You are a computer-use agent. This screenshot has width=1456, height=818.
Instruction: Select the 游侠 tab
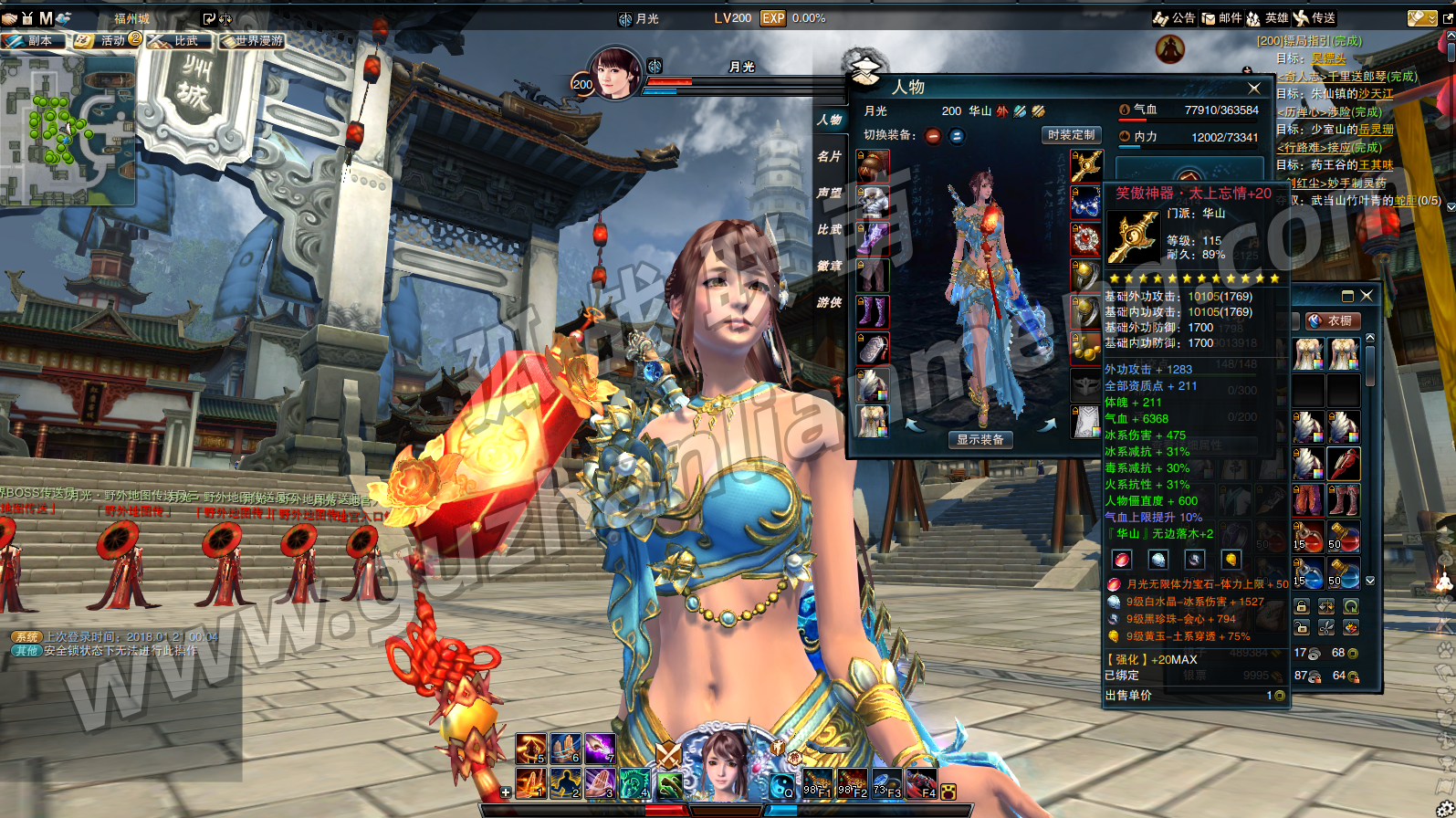[829, 302]
